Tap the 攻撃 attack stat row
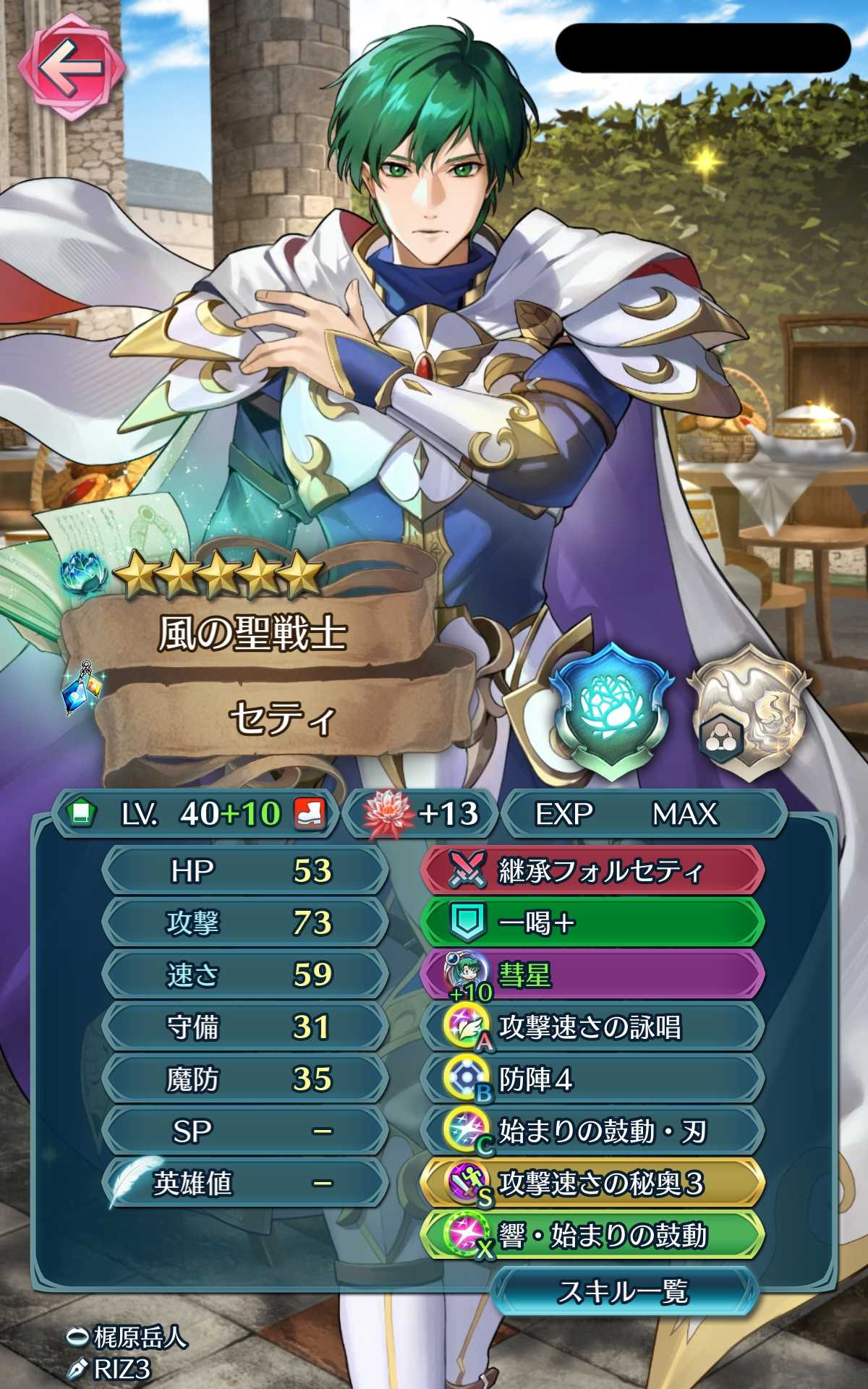Viewport: 868px width, 1389px height. [x=244, y=923]
